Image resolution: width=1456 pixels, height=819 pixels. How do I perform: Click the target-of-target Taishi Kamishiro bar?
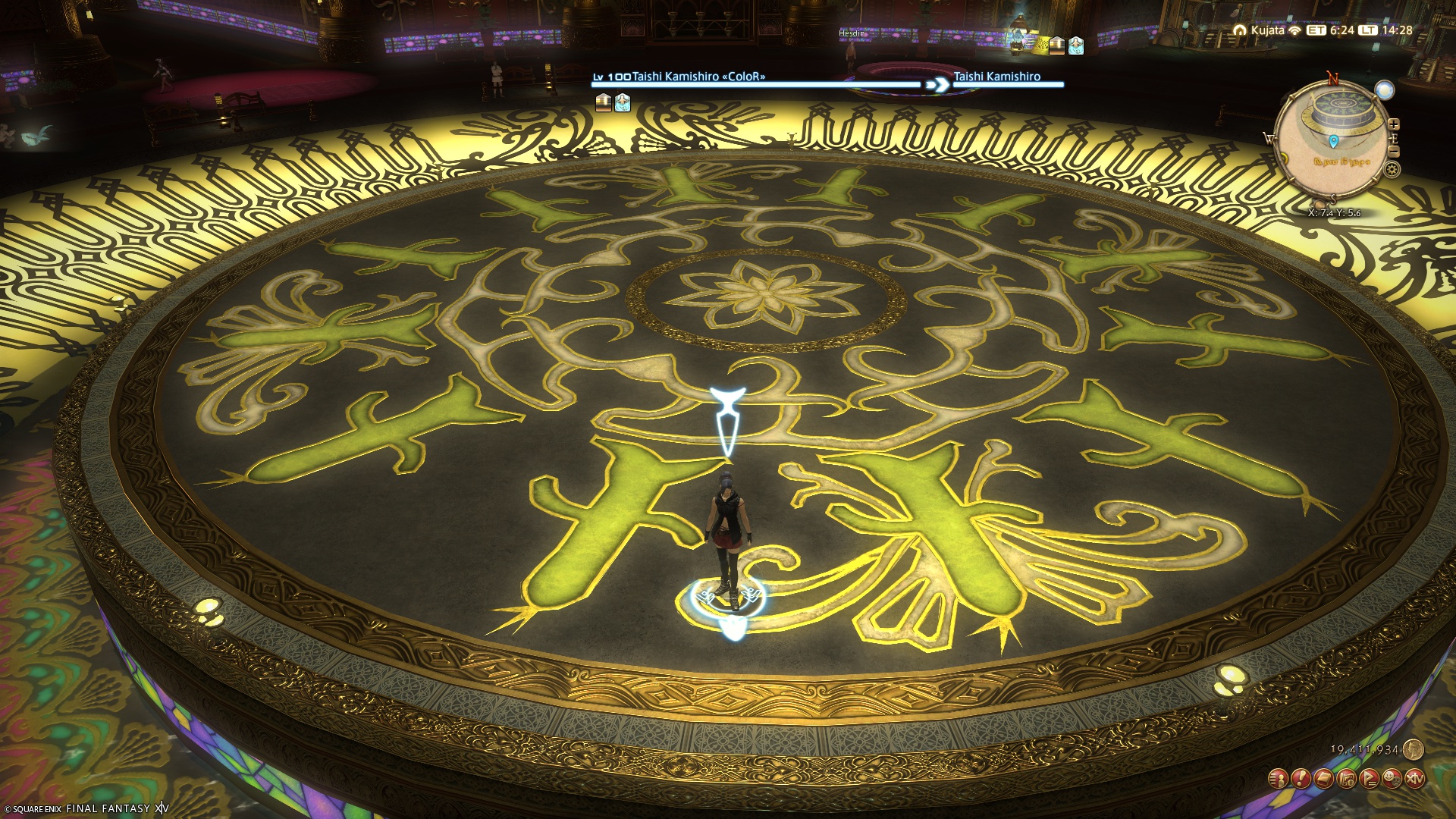tap(1007, 83)
